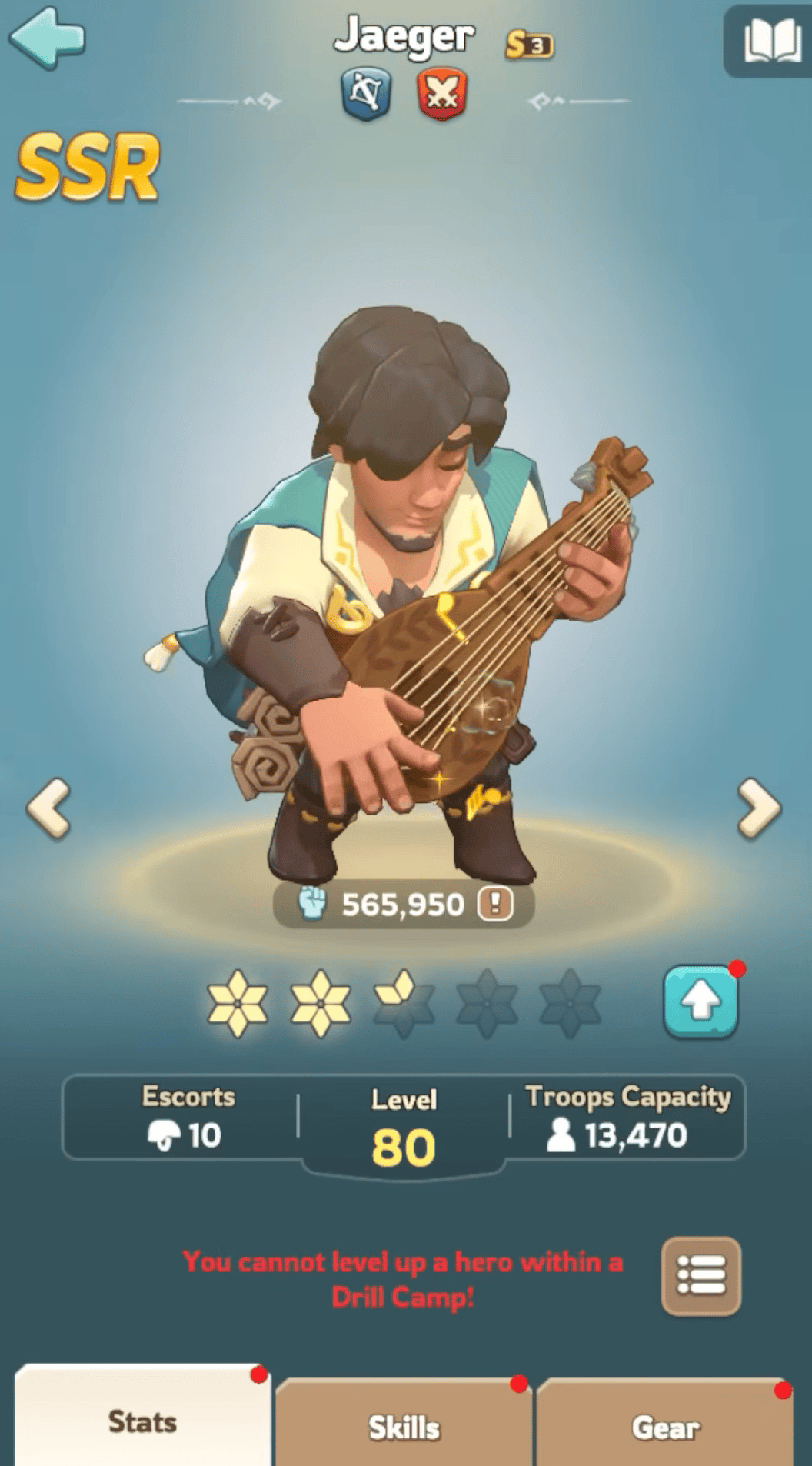
Task: Switch to the Gear tab
Action: (x=666, y=1427)
